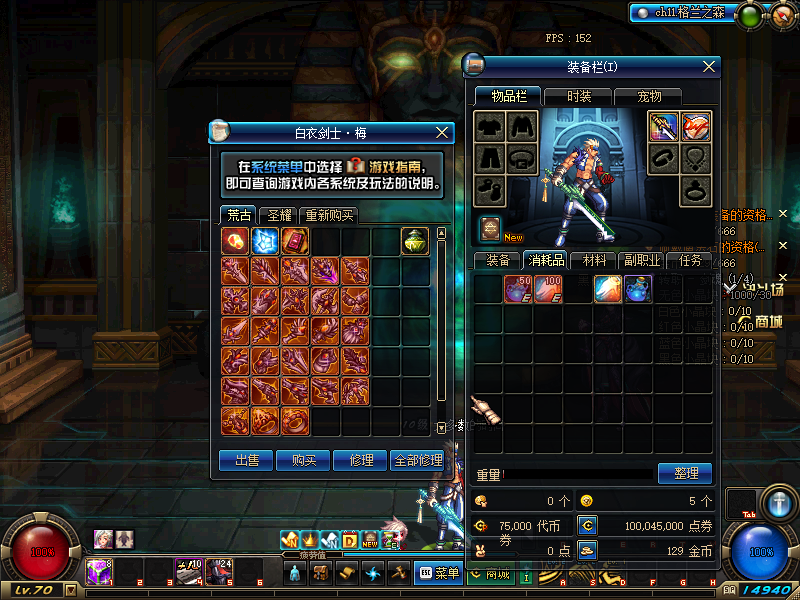
Task: Open the 菜单 menu button
Action: (x=438, y=573)
